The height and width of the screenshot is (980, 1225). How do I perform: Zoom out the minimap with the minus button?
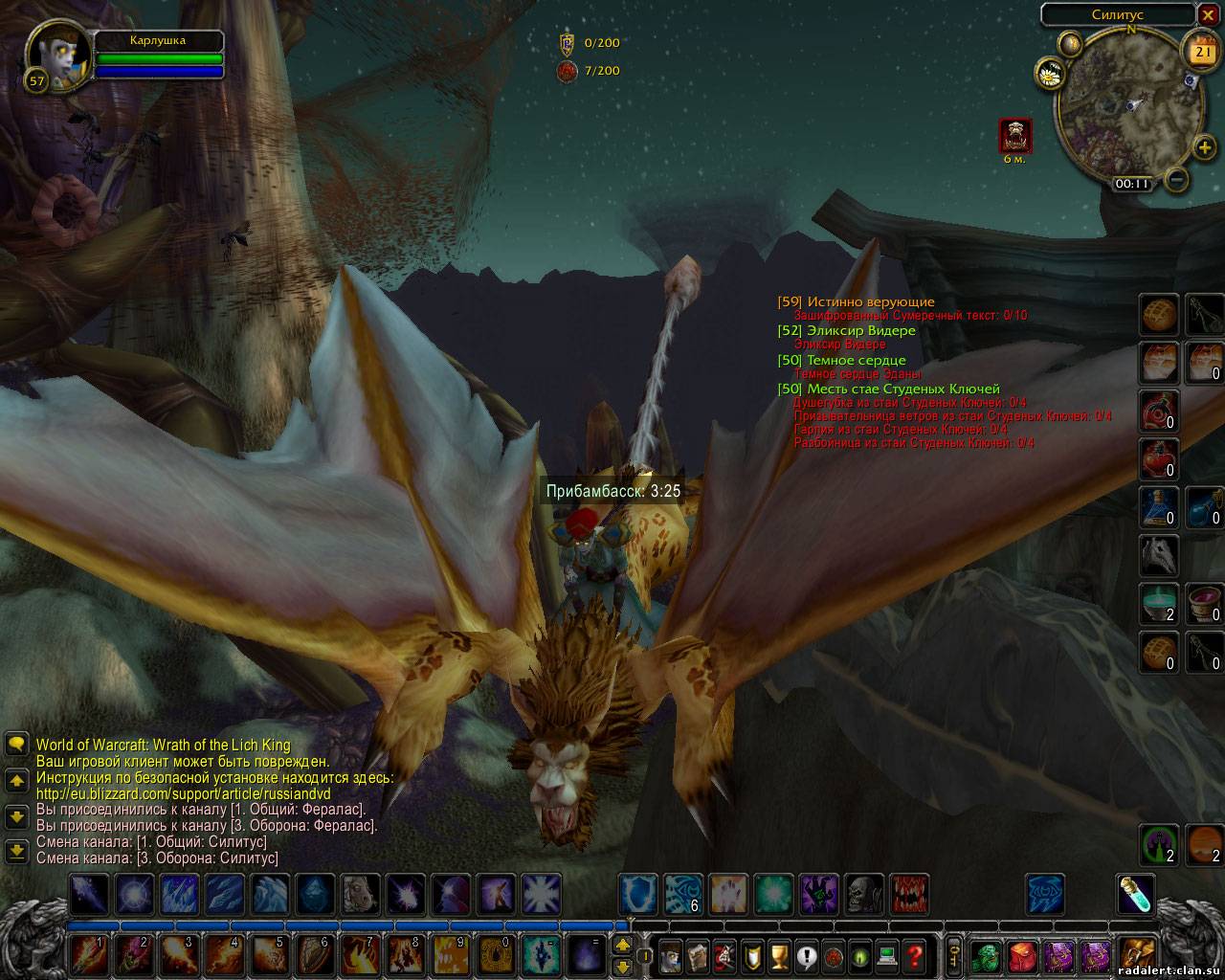[x=1178, y=178]
